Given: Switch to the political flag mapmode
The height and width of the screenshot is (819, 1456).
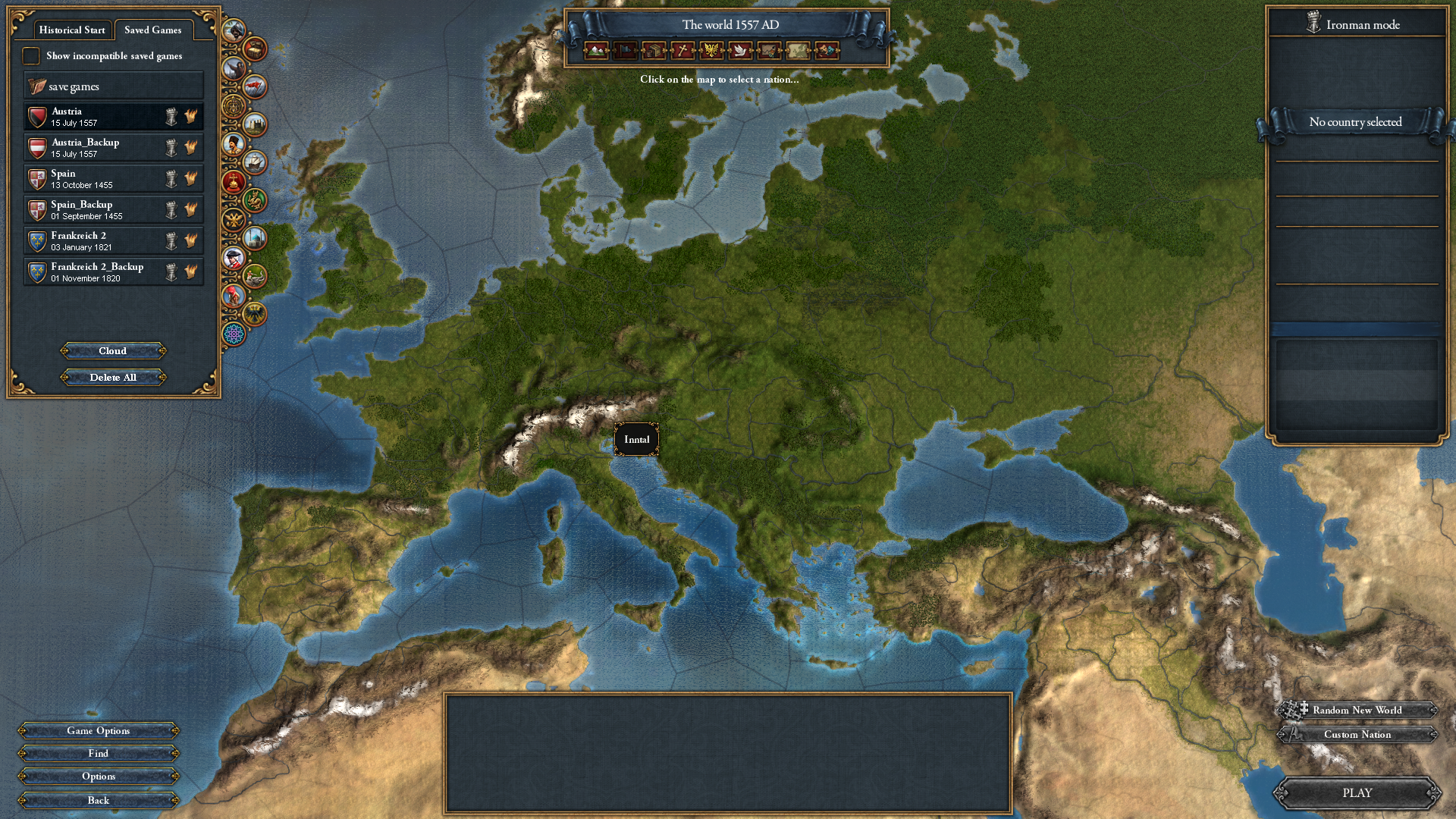Looking at the screenshot, I should coord(623,52).
